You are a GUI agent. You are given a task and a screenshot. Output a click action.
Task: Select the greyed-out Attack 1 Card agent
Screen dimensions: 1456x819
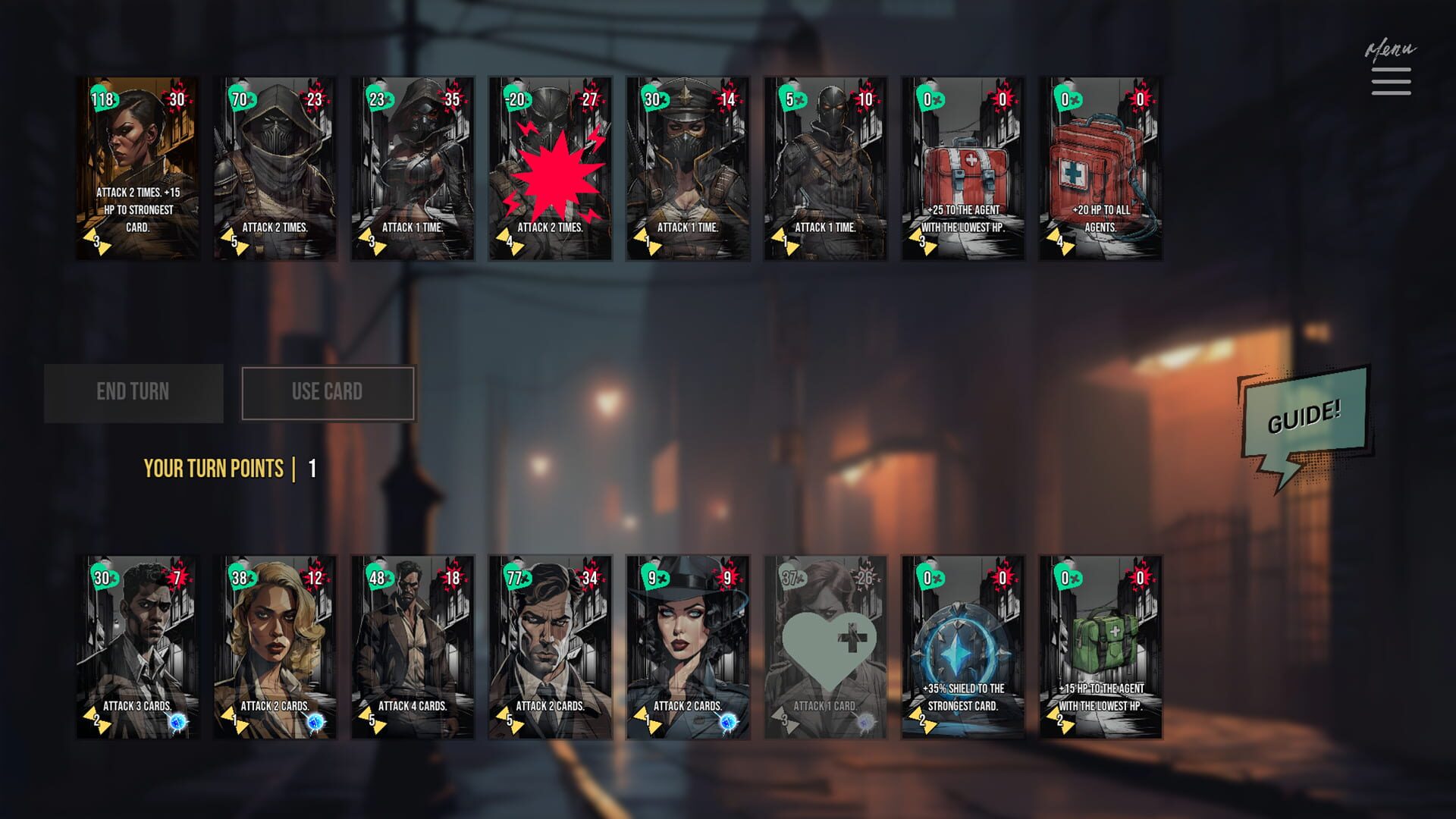pos(825,647)
